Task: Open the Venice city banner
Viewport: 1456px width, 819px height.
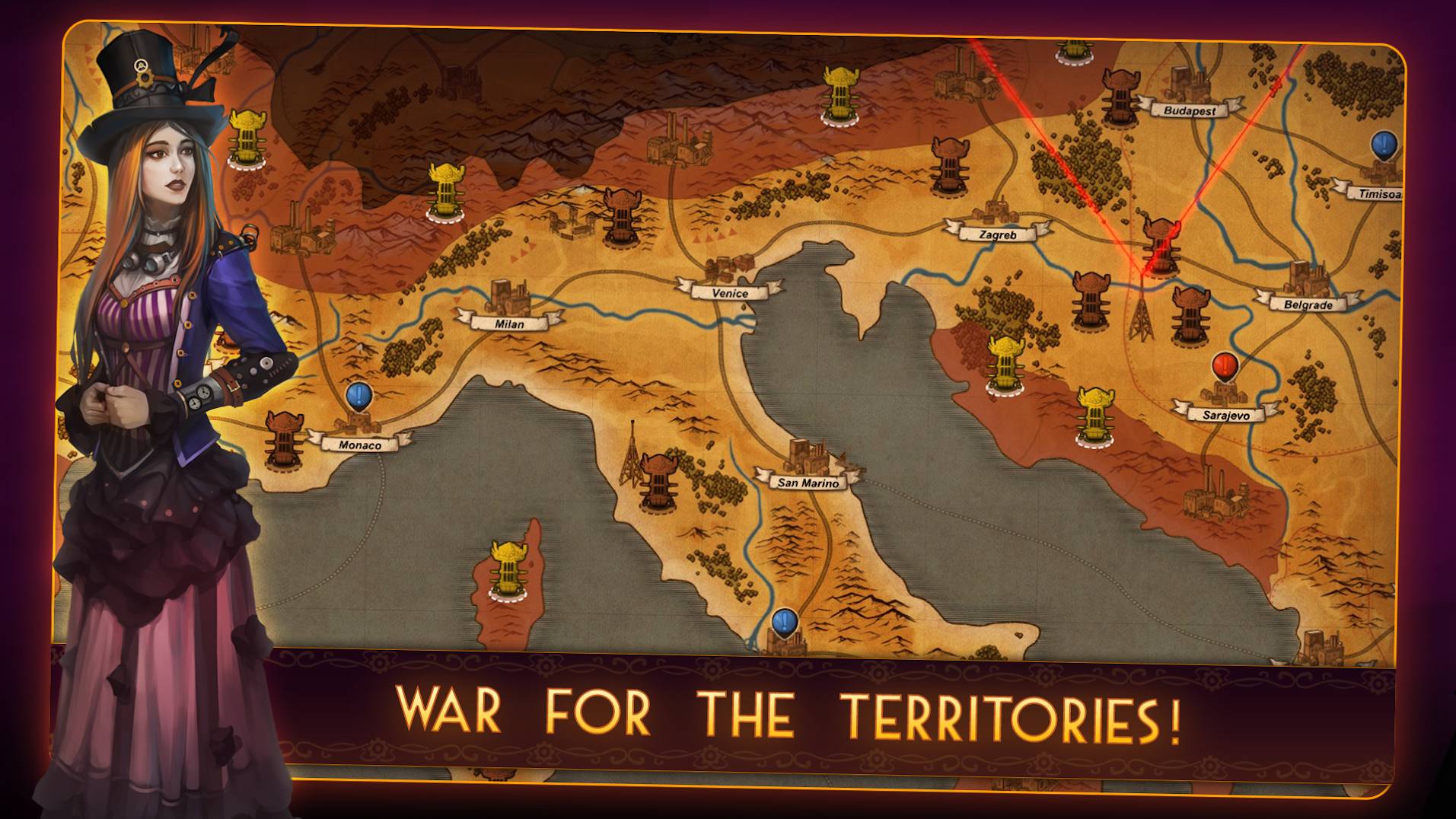Action: coord(730,293)
